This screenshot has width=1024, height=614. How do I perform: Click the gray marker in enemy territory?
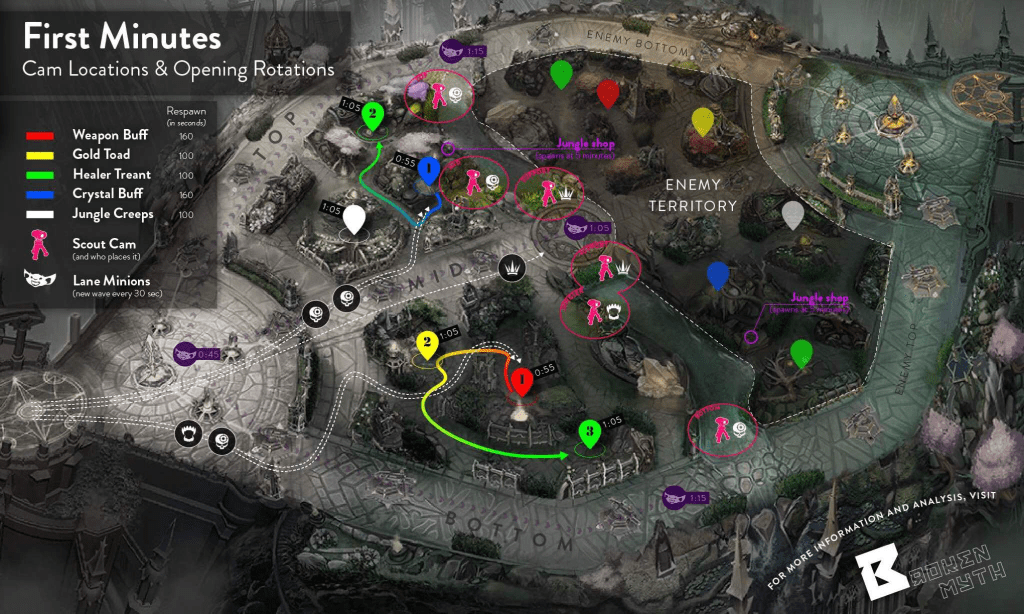[x=792, y=214]
